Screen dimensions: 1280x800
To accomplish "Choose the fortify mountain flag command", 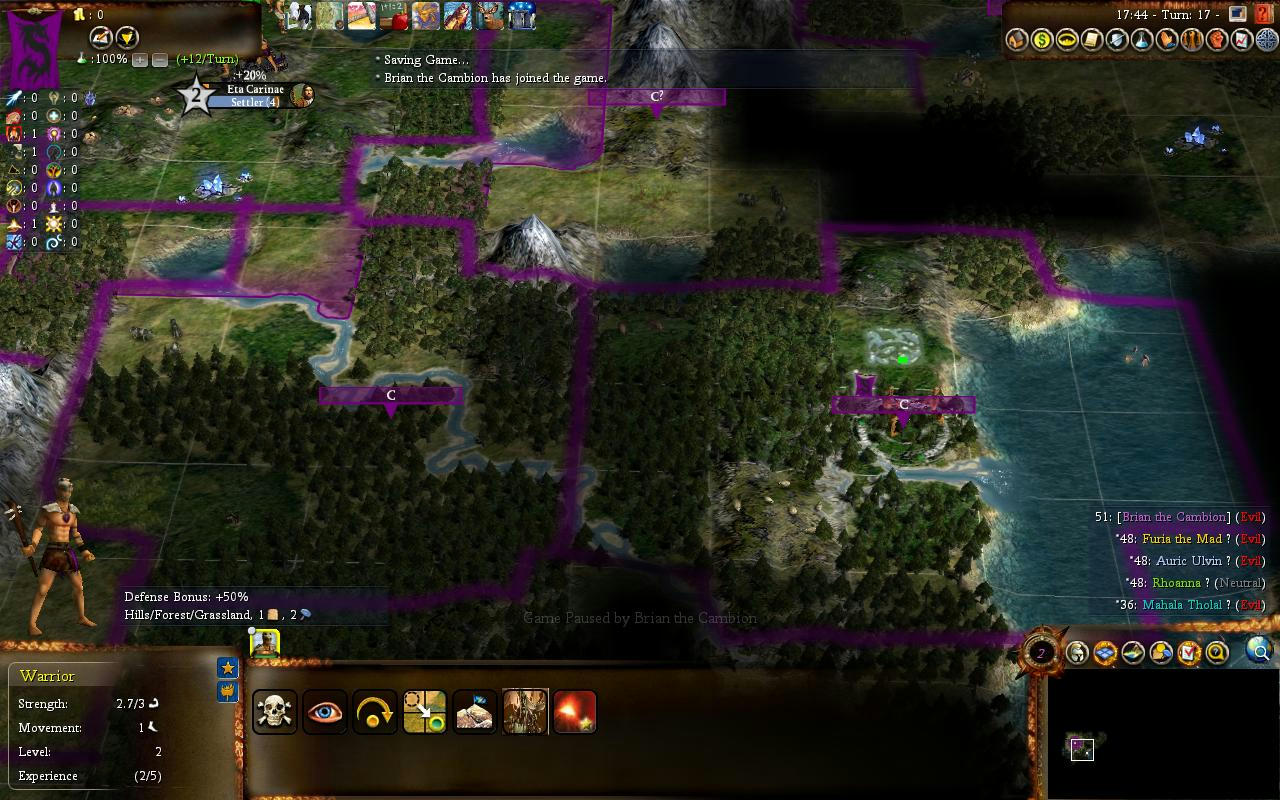I will click(475, 712).
